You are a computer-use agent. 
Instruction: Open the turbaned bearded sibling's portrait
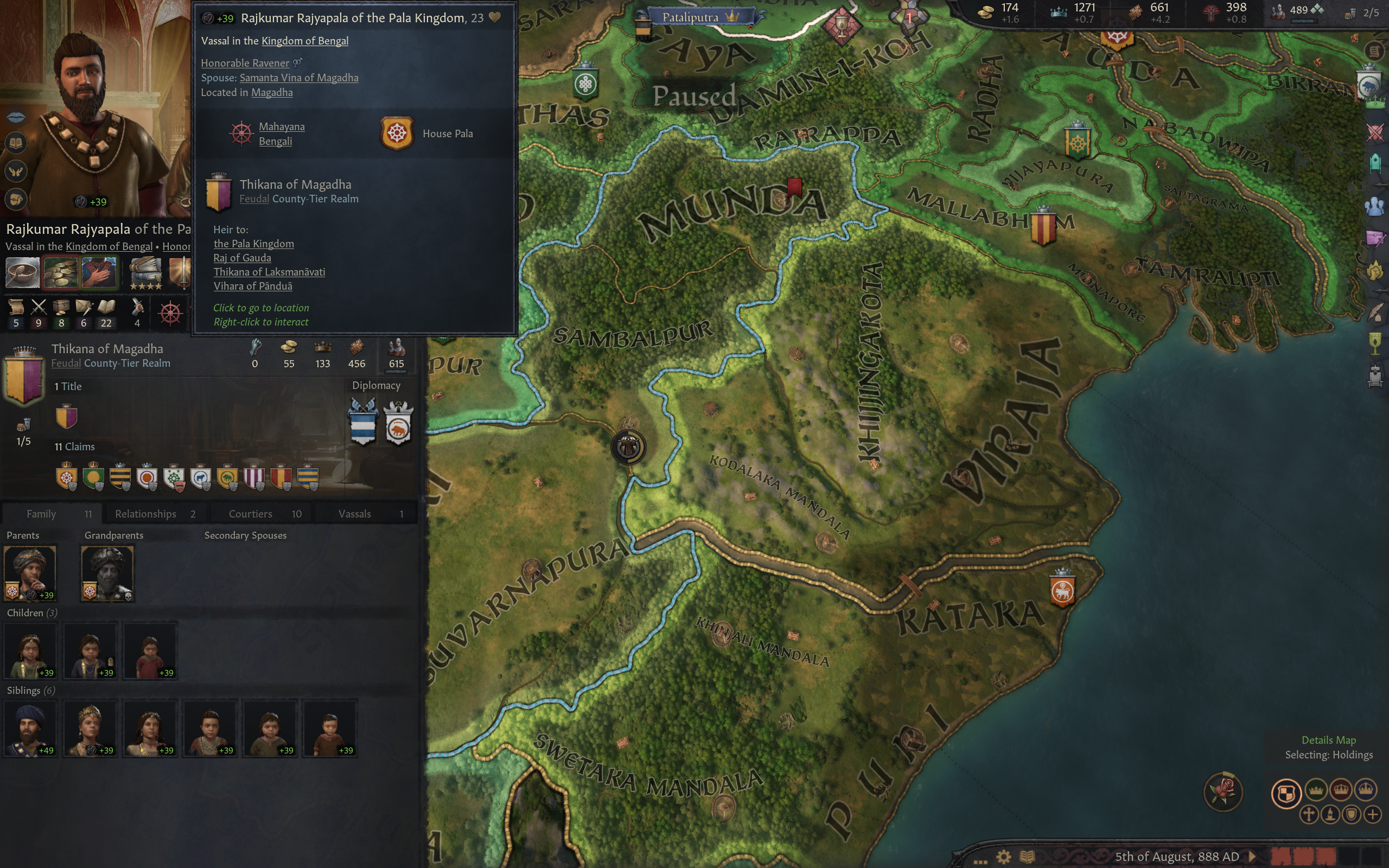pyautogui.click(x=30, y=727)
